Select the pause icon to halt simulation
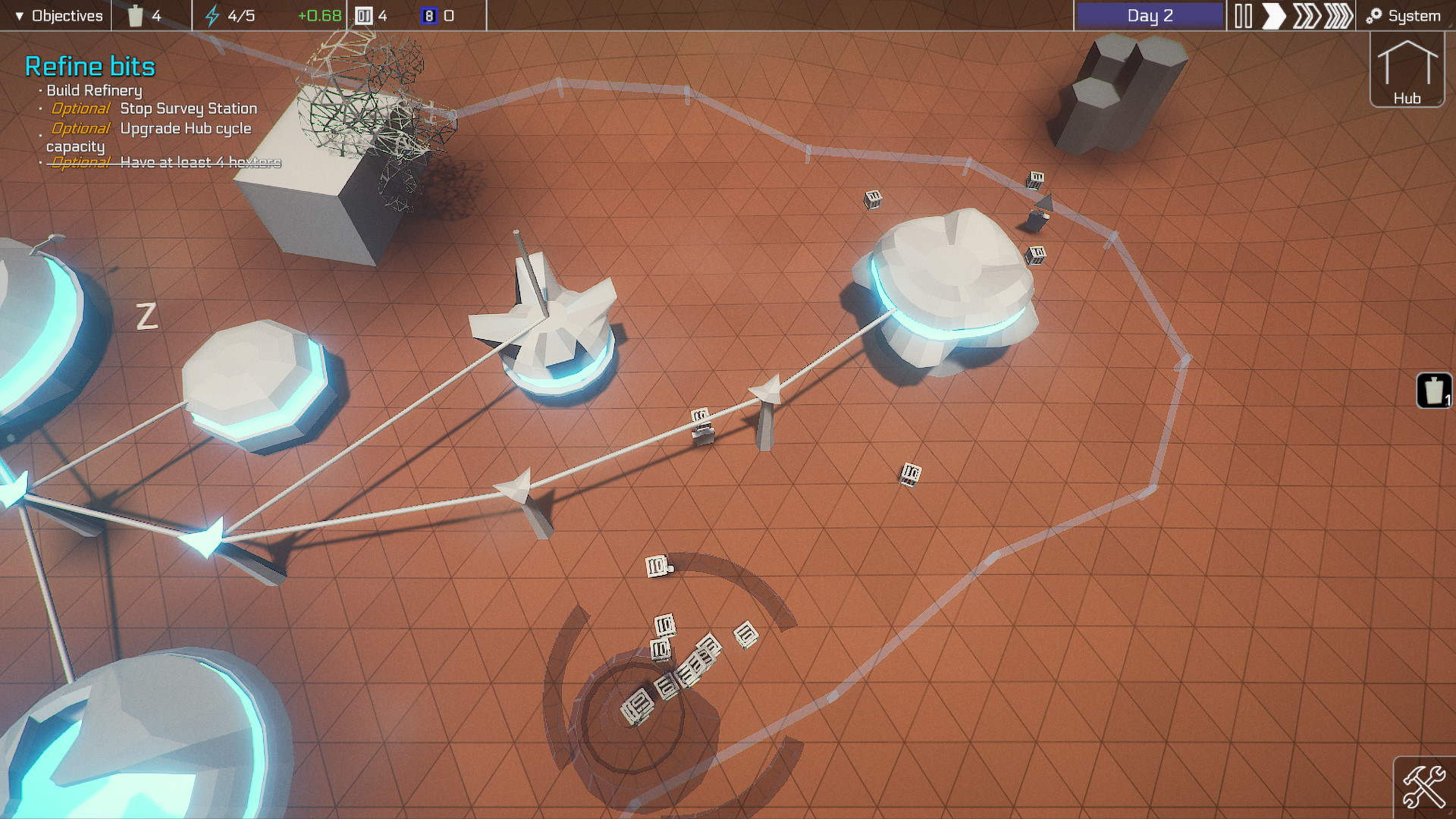This screenshot has height=819, width=1456. point(1244,14)
